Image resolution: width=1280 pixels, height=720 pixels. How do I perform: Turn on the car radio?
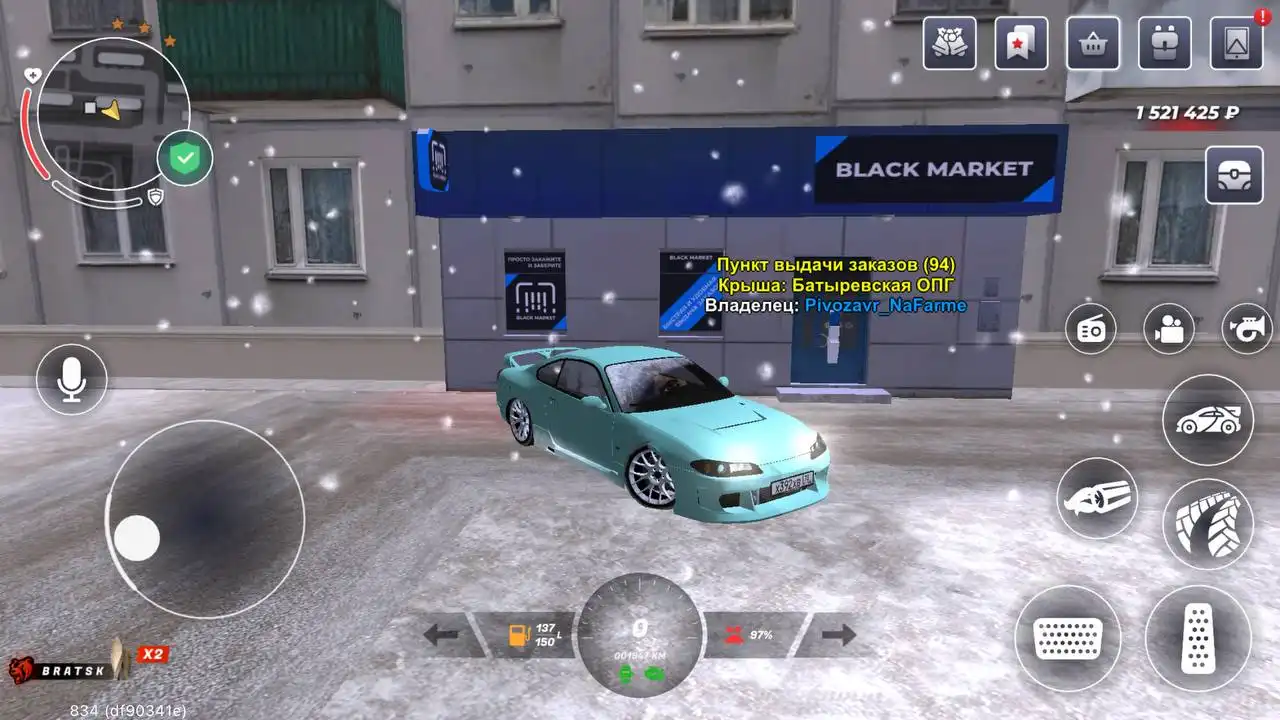(x=1091, y=328)
